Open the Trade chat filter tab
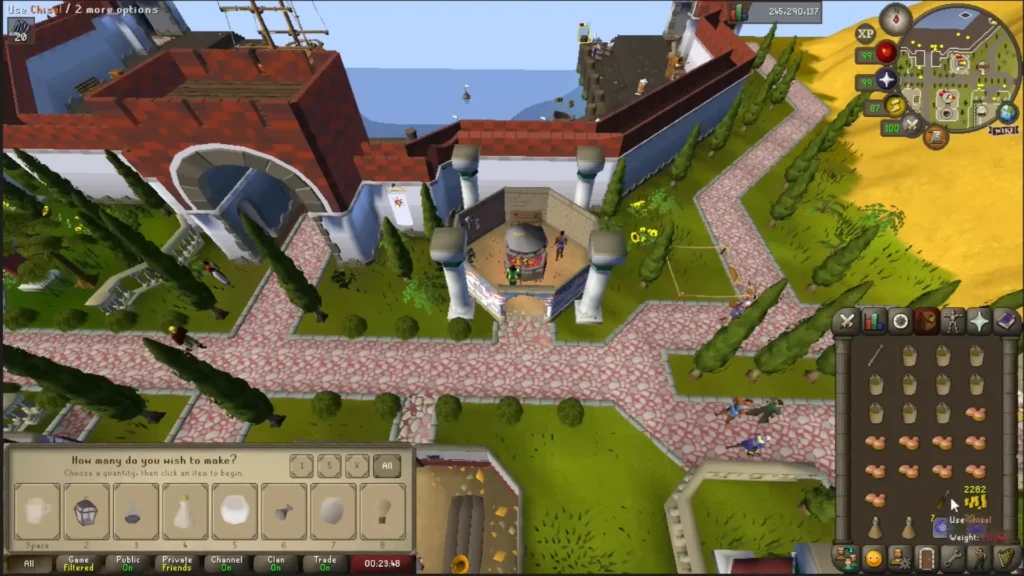The width and height of the screenshot is (1024, 576). point(325,564)
